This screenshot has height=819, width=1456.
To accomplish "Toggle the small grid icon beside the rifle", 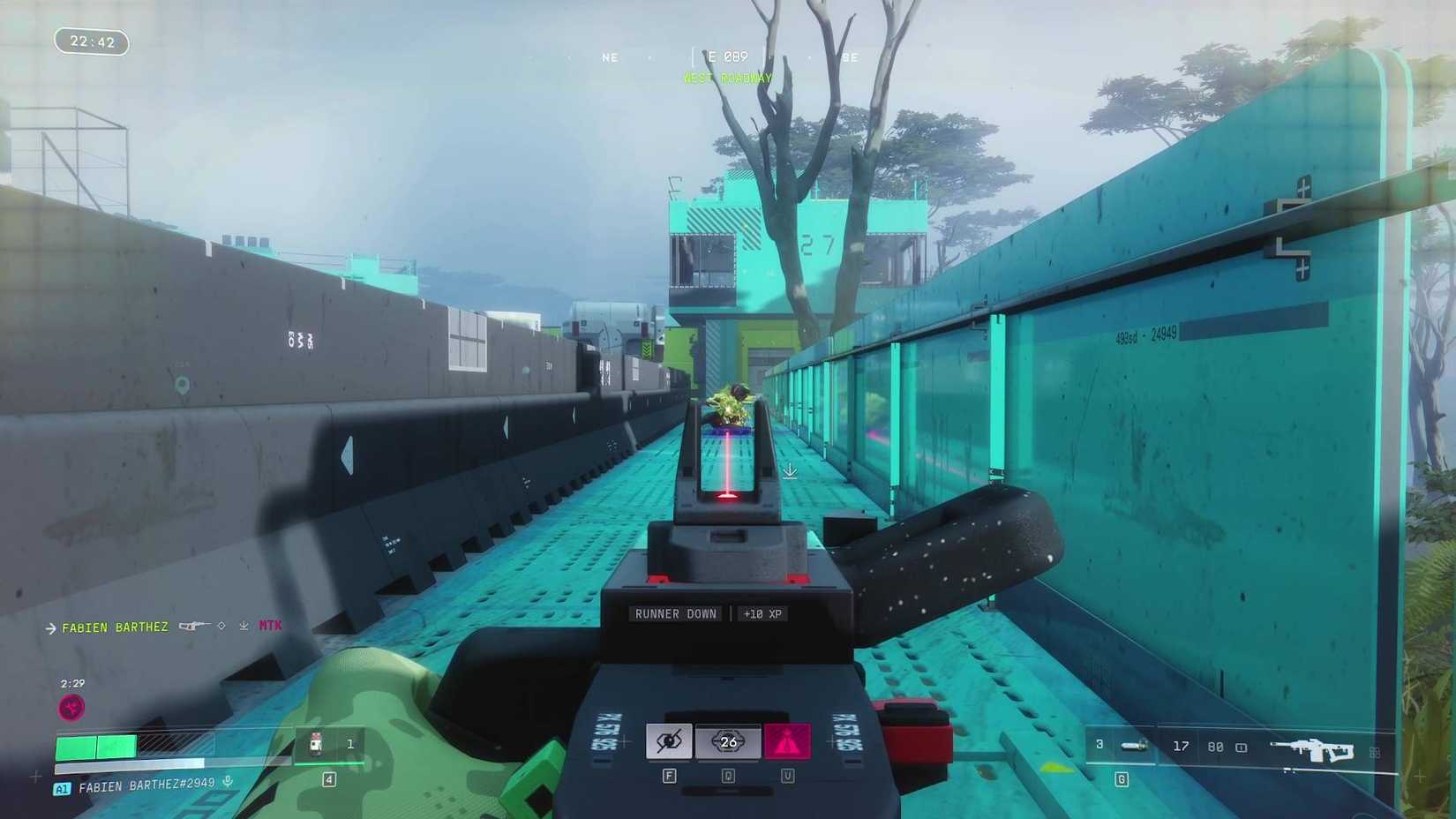I will (1376, 751).
